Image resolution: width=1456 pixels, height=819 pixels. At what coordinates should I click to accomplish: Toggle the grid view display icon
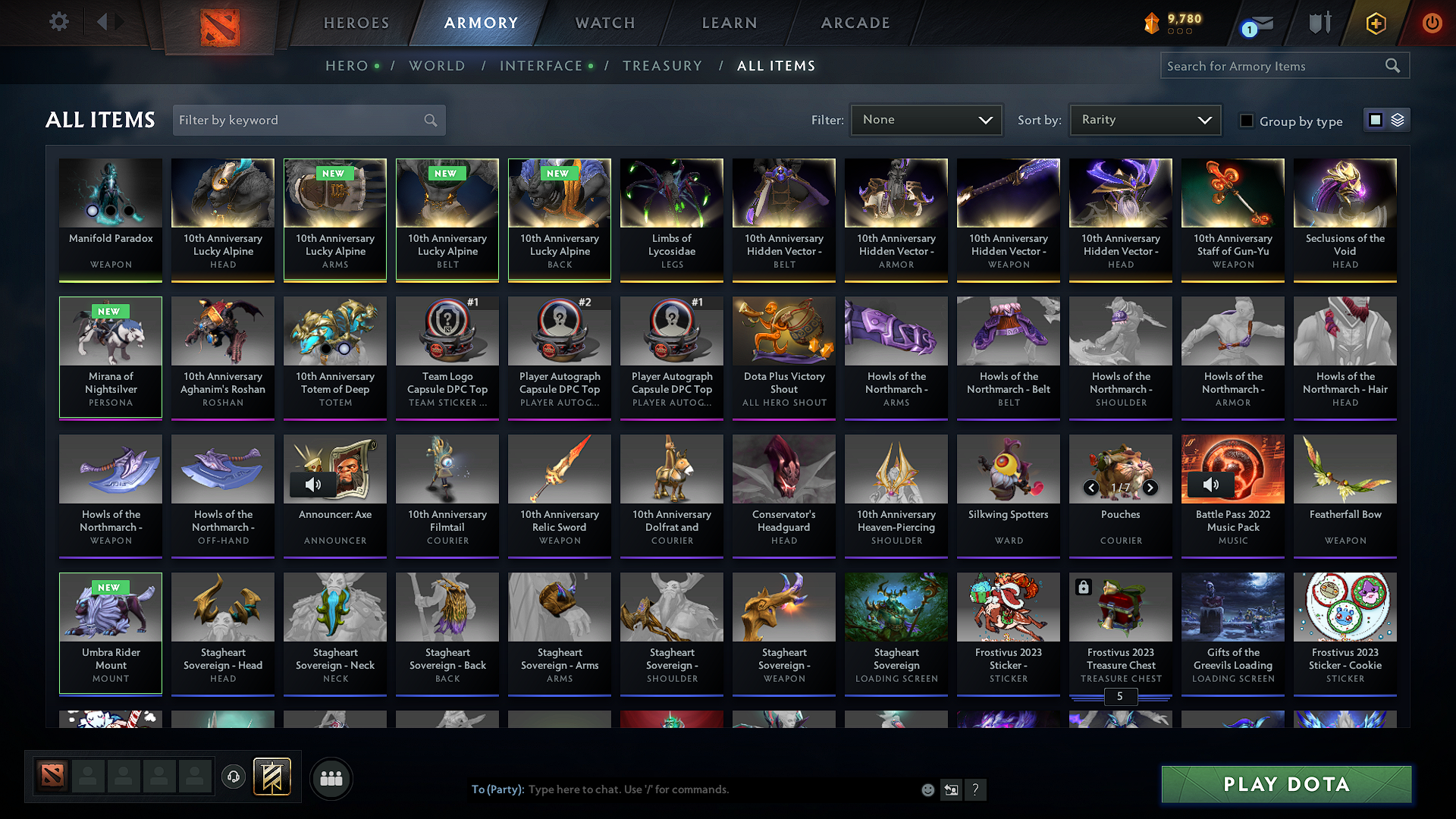click(1375, 119)
